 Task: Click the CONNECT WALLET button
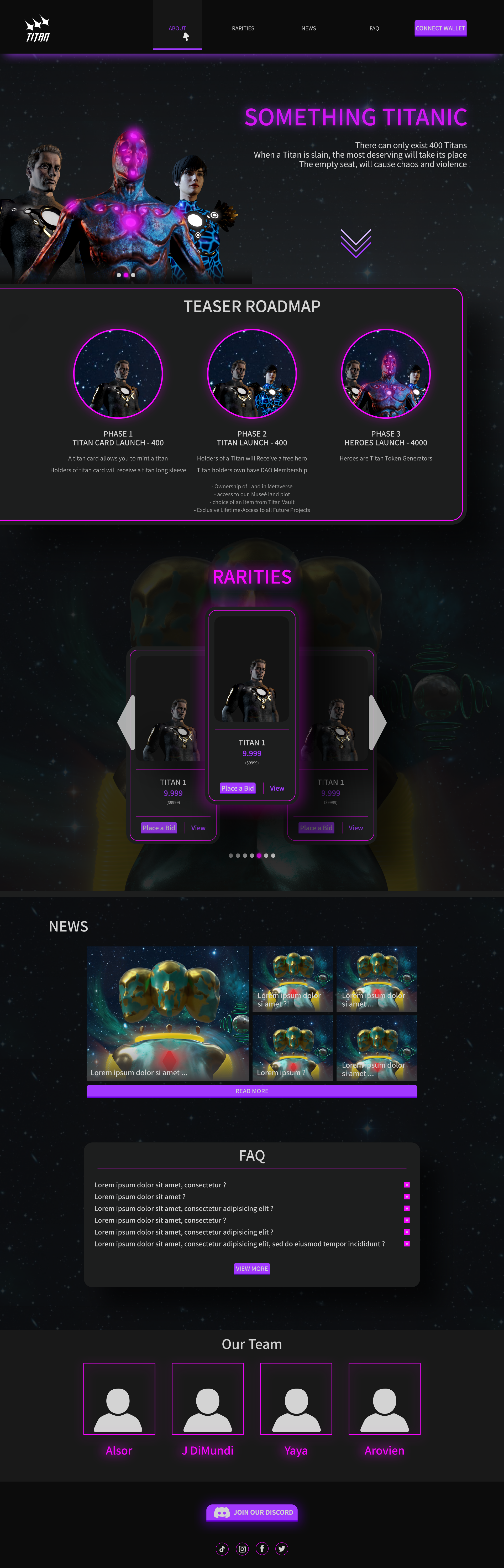pyautogui.click(x=440, y=28)
